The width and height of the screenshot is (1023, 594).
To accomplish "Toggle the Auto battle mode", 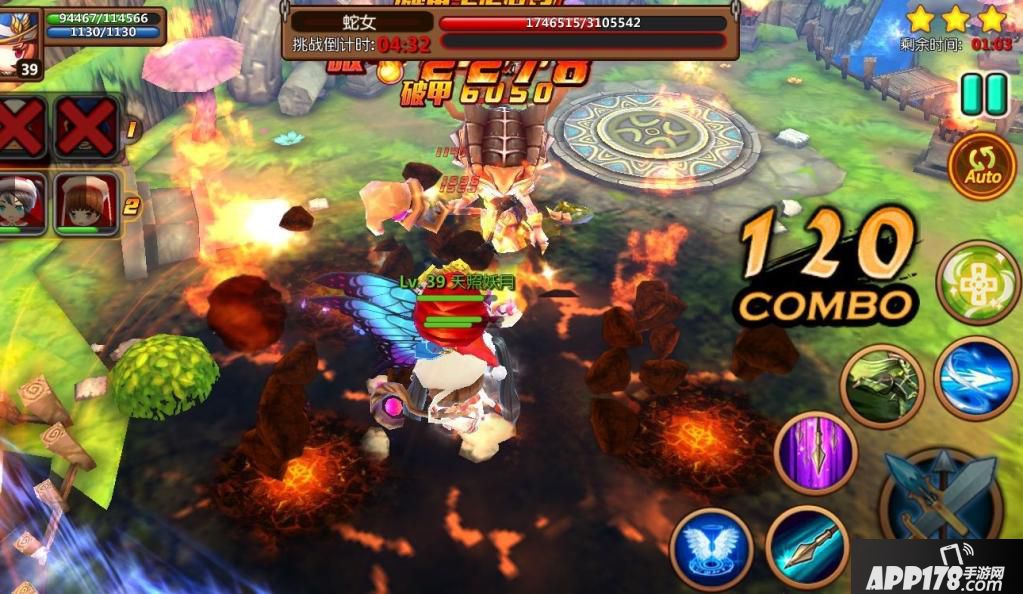I will pyautogui.click(x=982, y=167).
